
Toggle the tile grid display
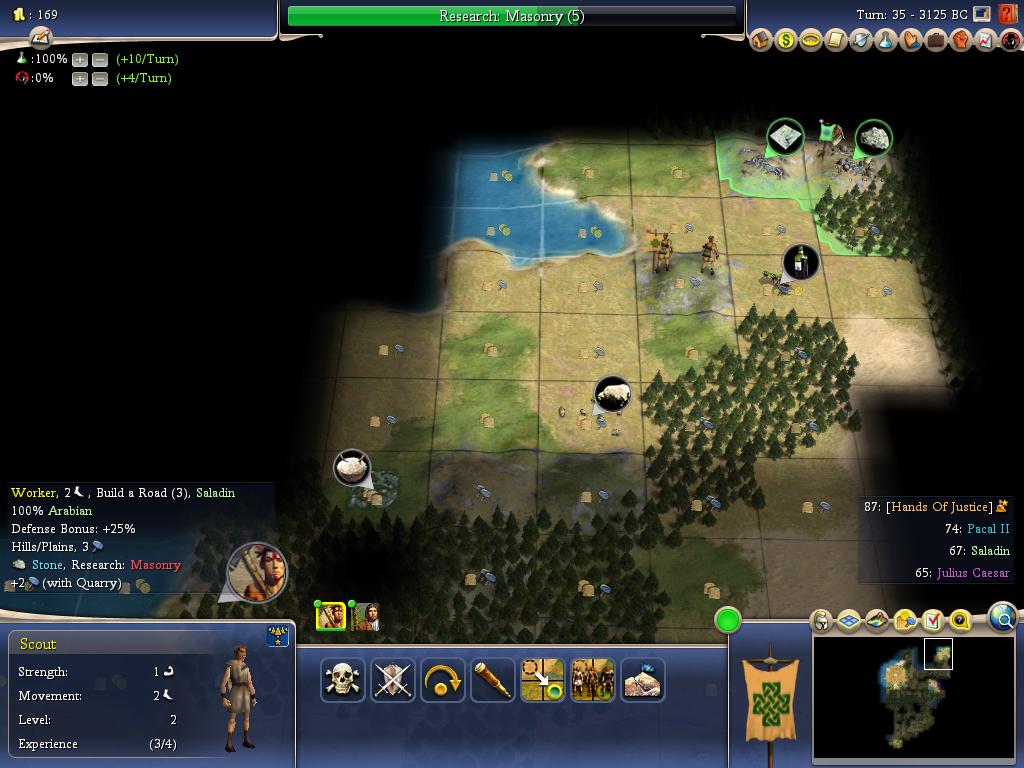[849, 621]
